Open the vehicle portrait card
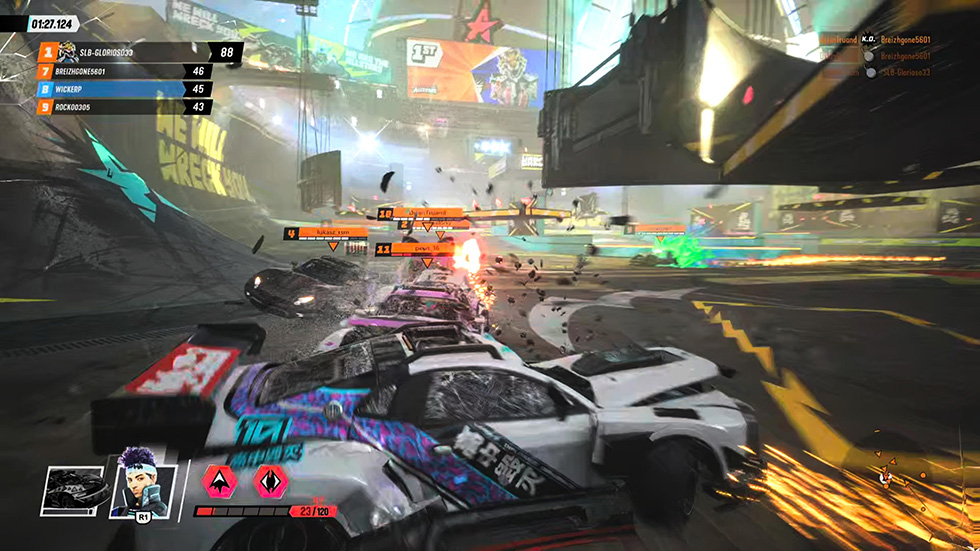 point(74,489)
